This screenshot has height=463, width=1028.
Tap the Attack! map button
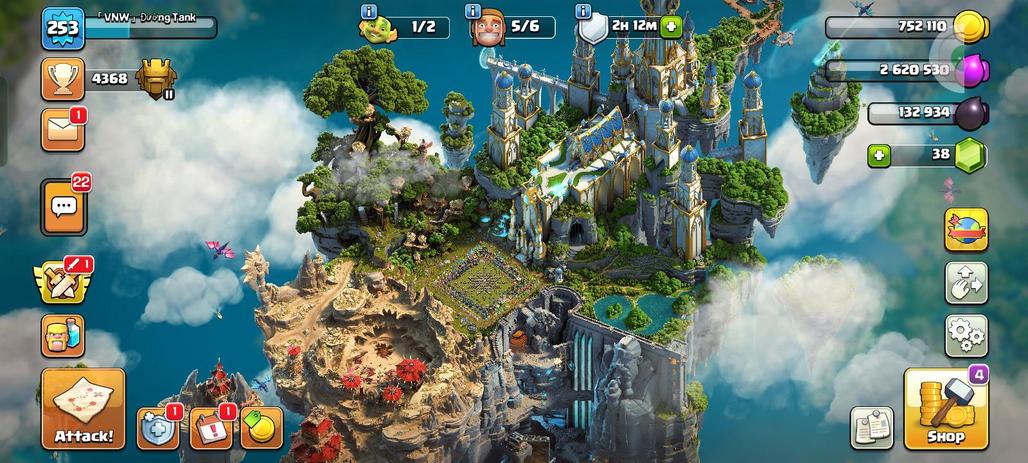83,409
